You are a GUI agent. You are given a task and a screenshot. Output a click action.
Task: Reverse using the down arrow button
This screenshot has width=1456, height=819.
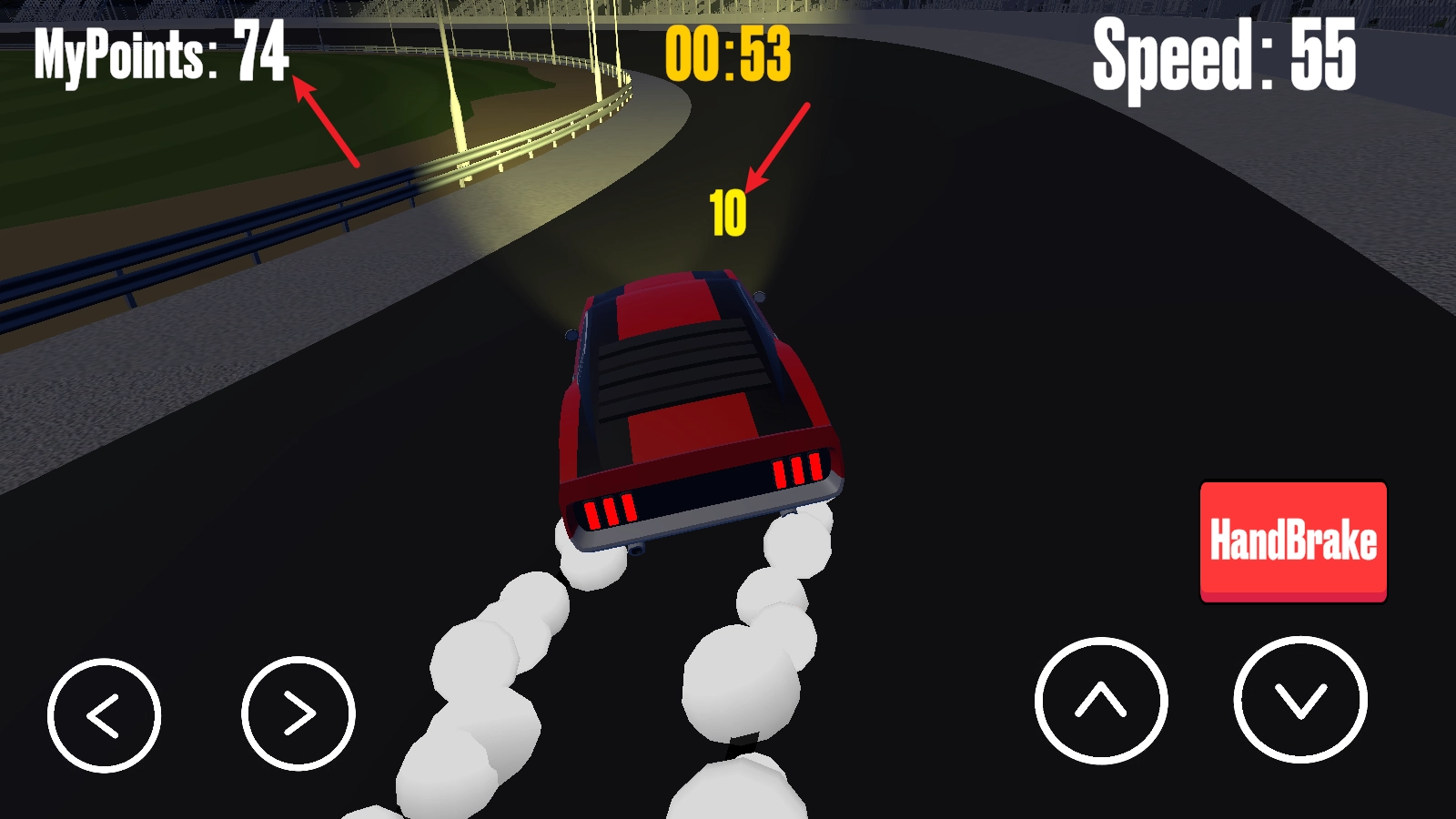coord(1300,700)
